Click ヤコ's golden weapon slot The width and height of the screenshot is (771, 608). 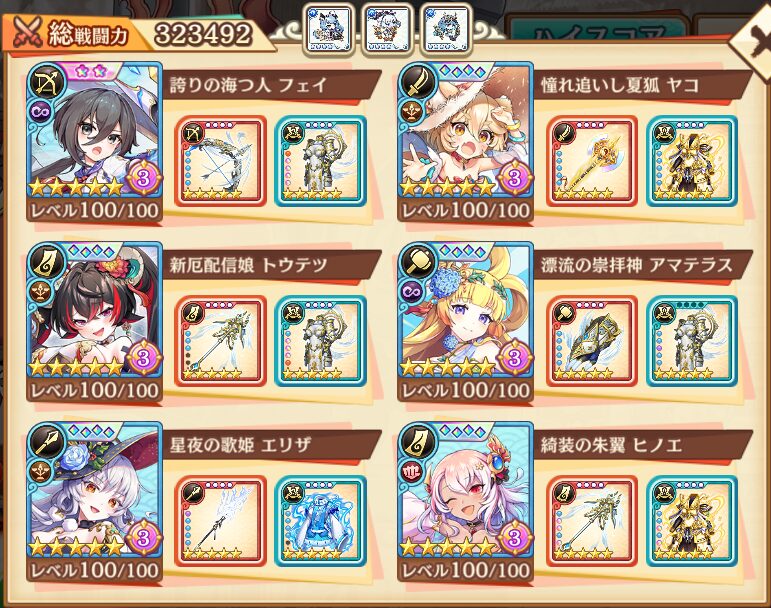coord(593,161)
